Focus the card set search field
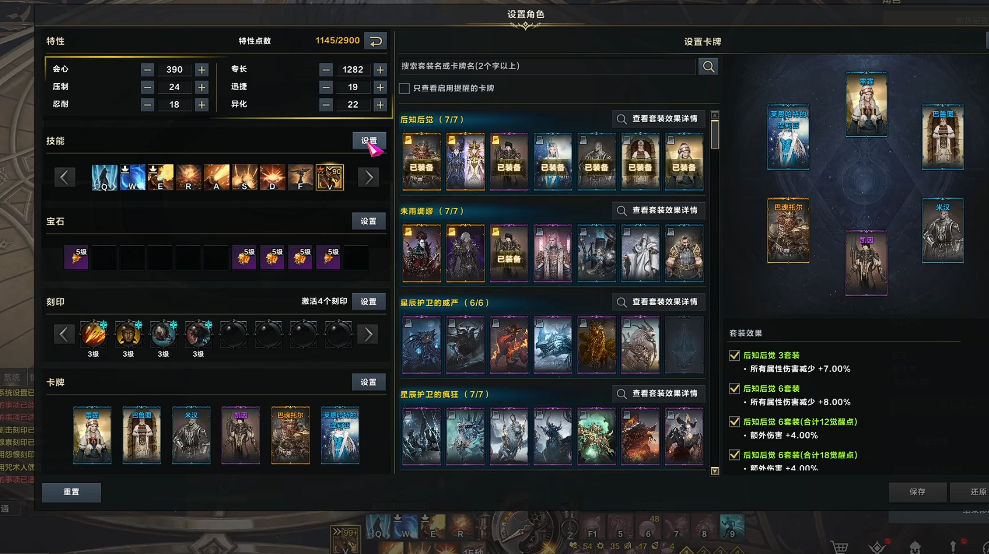This screenshot has height=554, width=989. pyautogui.click(x=545, y=66)
